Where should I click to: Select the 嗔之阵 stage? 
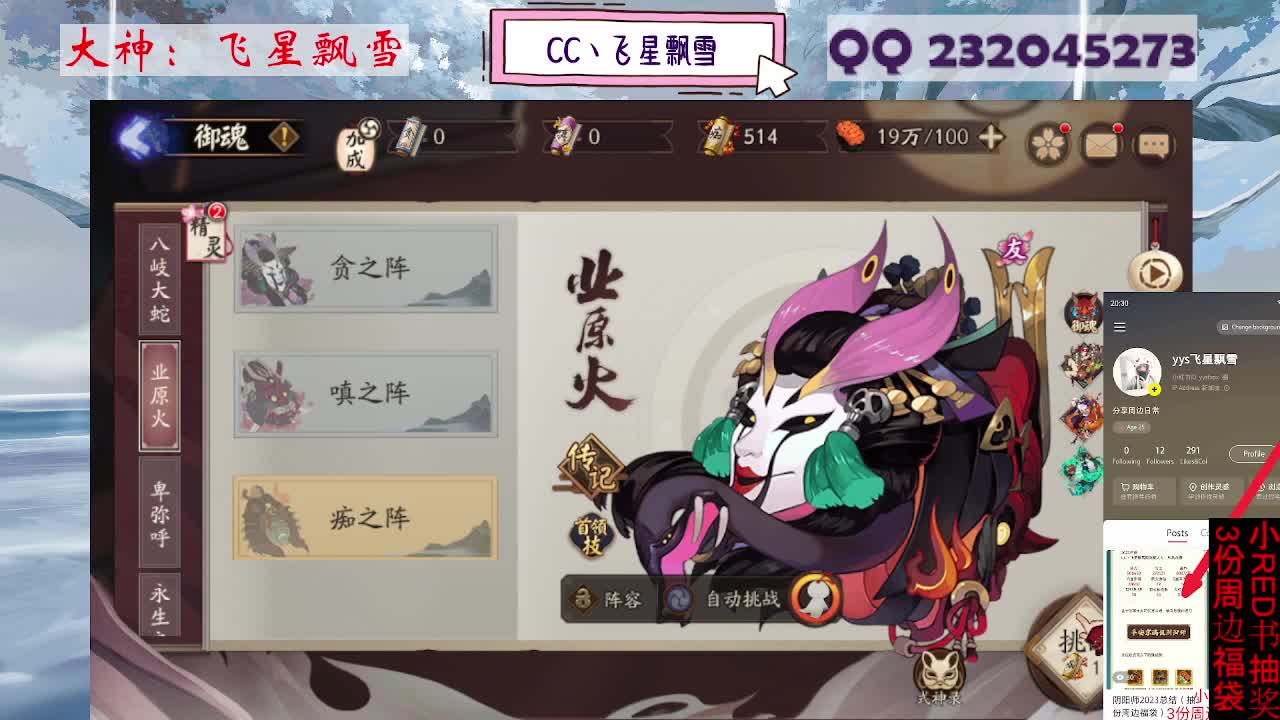click(x=366, y=393)
